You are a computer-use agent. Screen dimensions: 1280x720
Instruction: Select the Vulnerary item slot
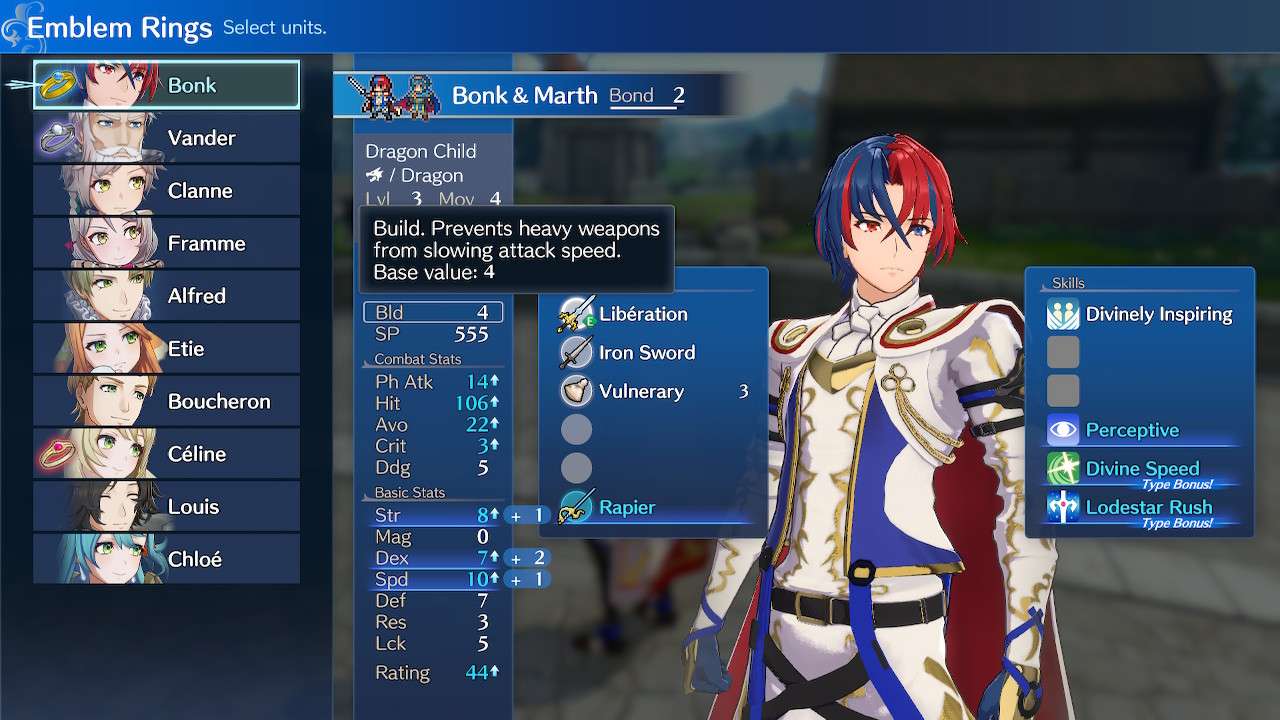(x=640, y=391)
